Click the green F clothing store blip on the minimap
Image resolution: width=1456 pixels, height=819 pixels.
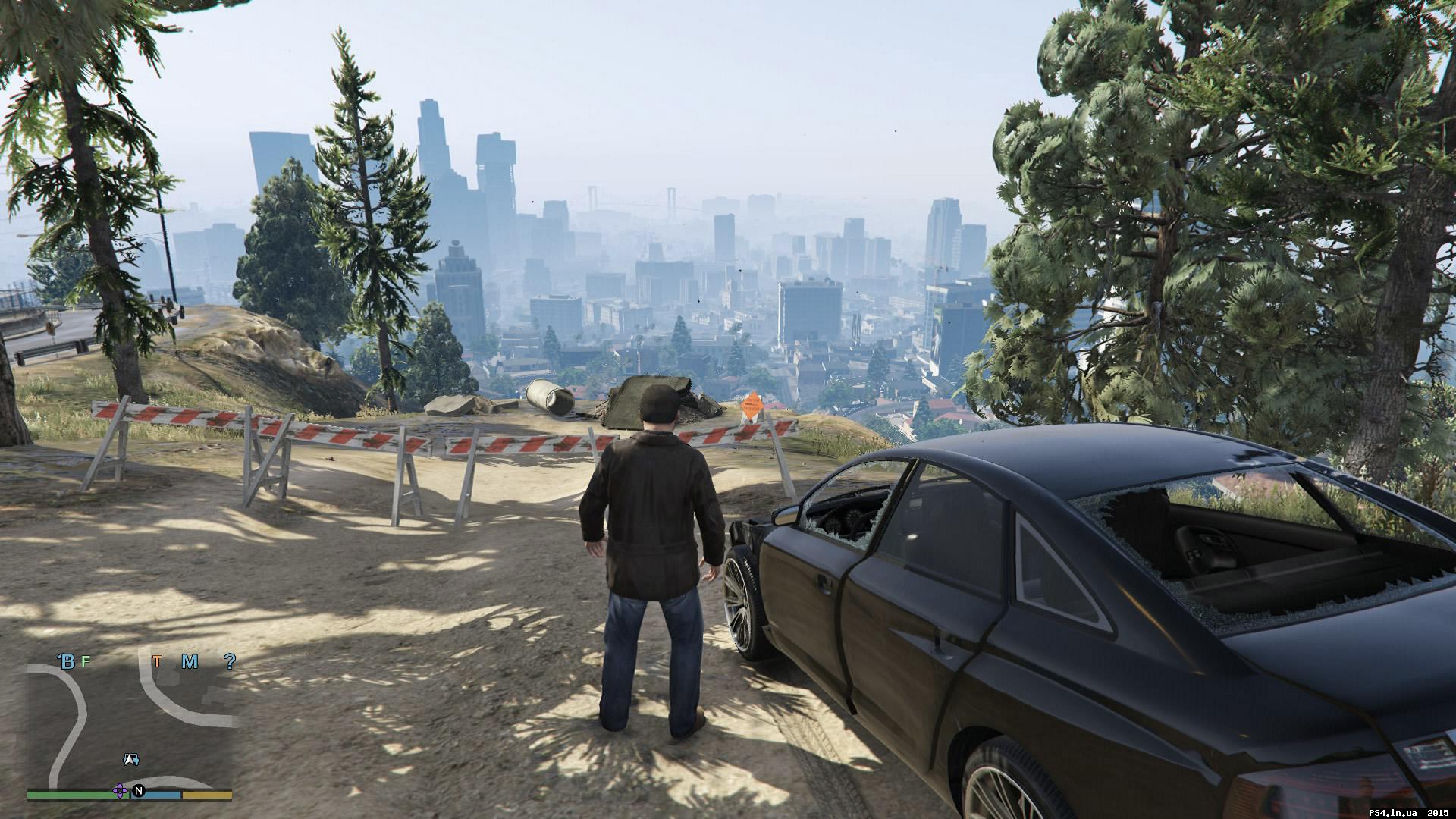85,661
